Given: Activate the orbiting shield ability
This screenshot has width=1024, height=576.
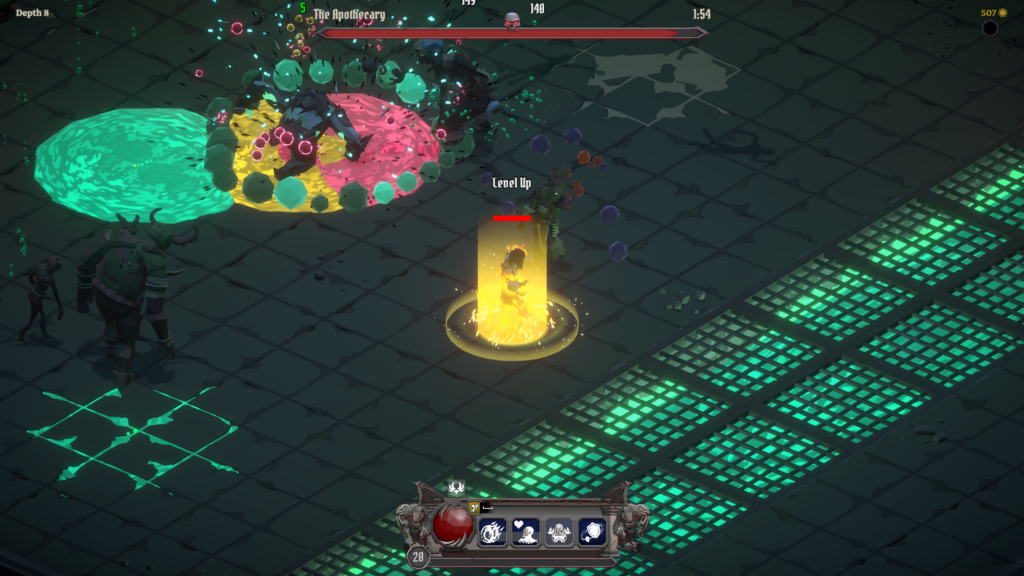Looking at the screenshot, I should [592, 532].
